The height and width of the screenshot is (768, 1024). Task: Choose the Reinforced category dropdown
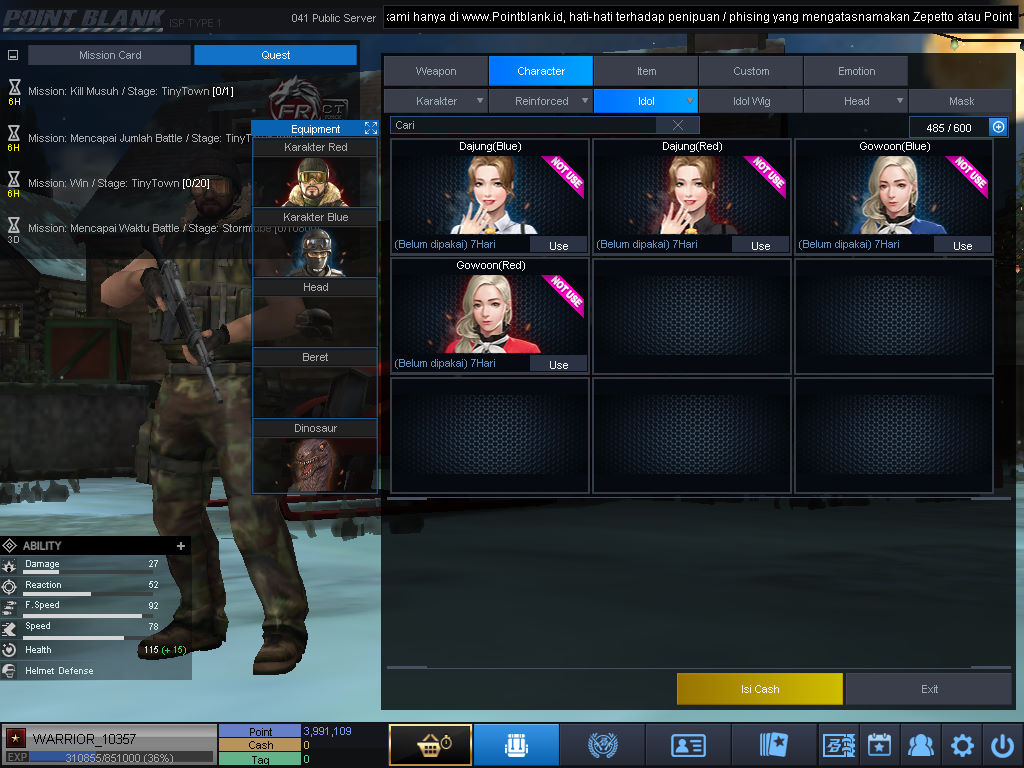(x=541, y=101)
